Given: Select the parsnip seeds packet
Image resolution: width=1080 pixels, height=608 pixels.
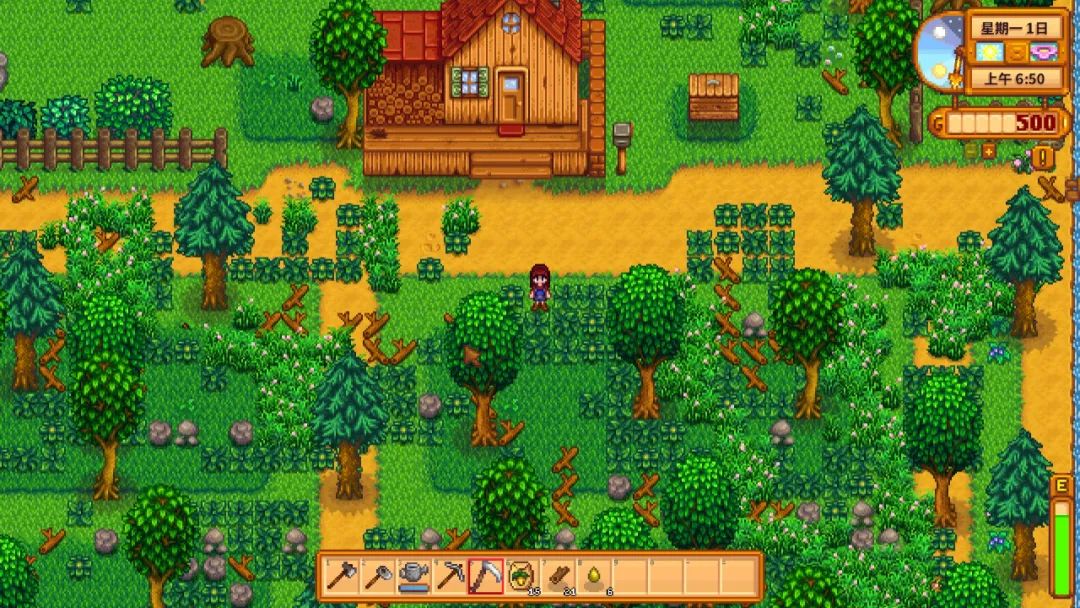Looking at the screenshot, I should click(x=521, y=576).
